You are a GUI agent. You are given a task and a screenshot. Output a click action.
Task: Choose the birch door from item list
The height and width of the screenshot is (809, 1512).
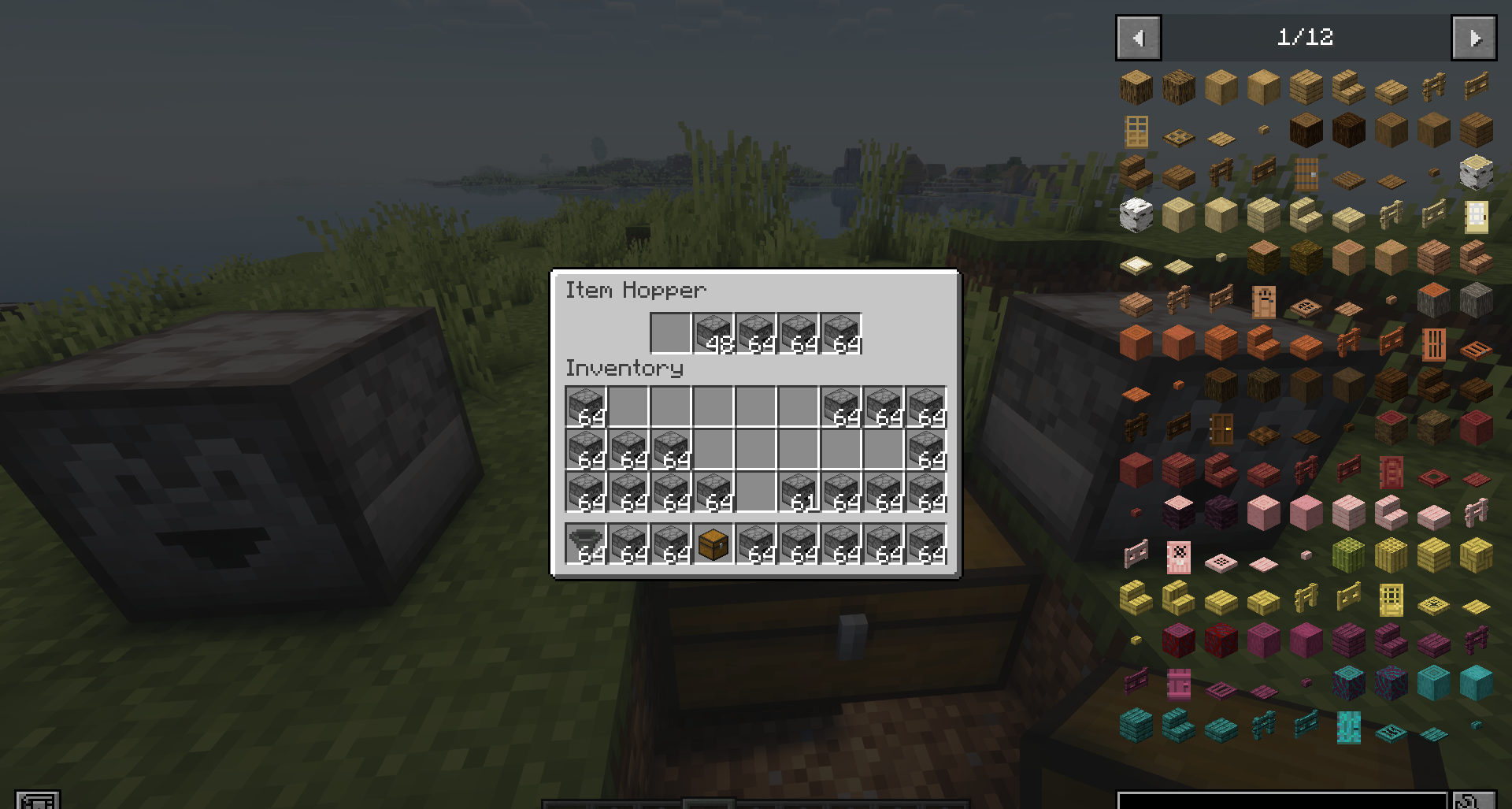(x=1477, y=215)
